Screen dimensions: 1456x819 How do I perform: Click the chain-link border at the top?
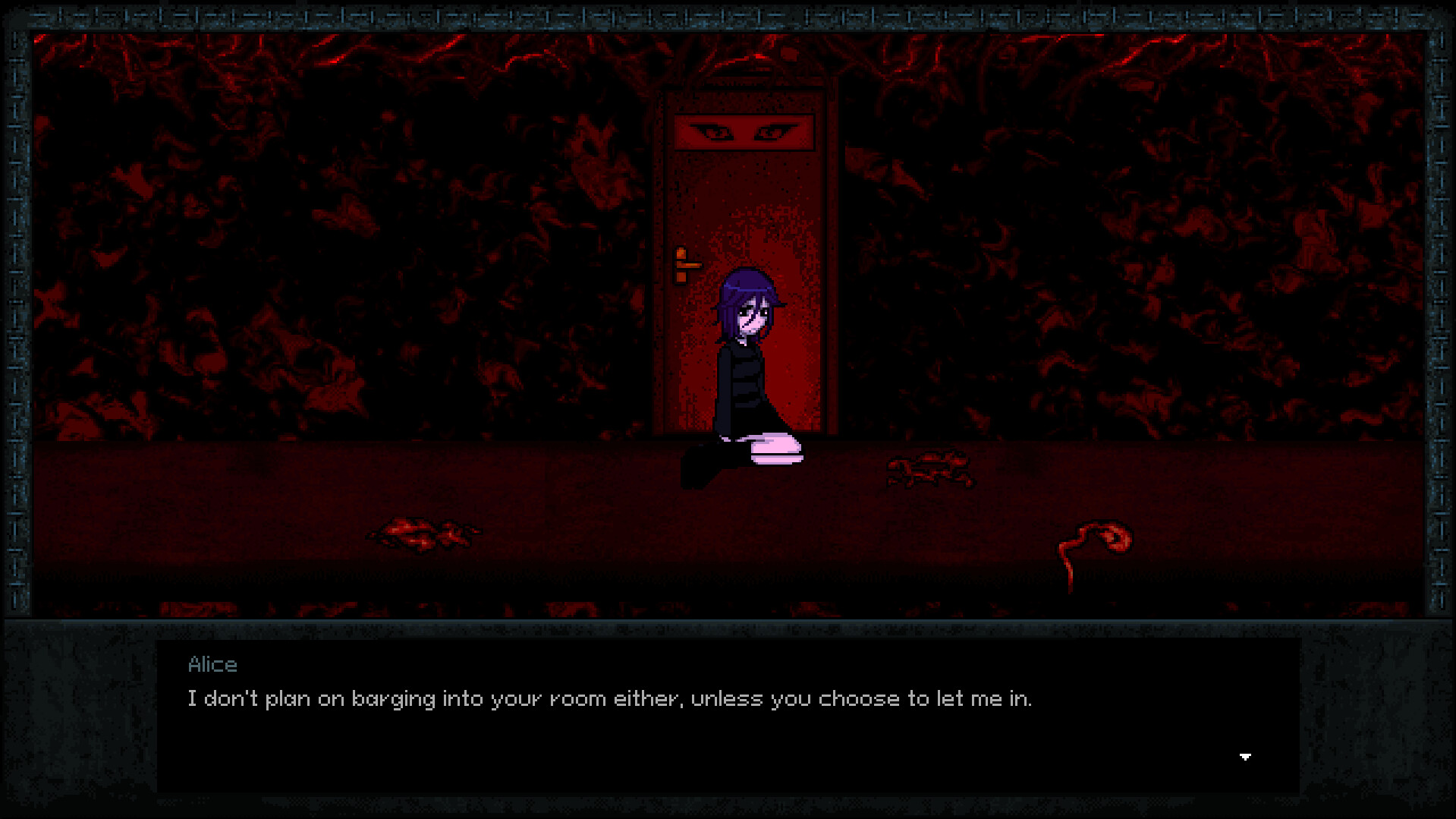728,14
